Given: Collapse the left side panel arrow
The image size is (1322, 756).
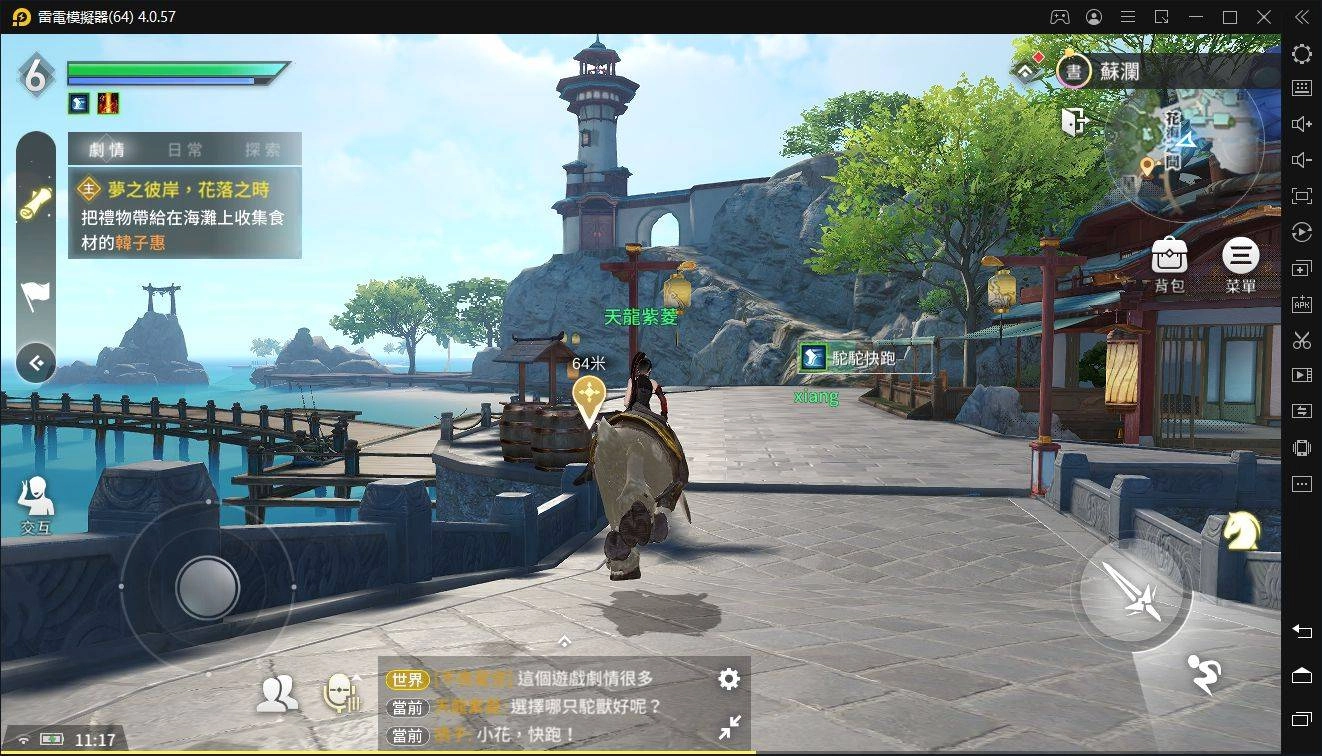Looking at the screenshot, I should click(36, 363).
